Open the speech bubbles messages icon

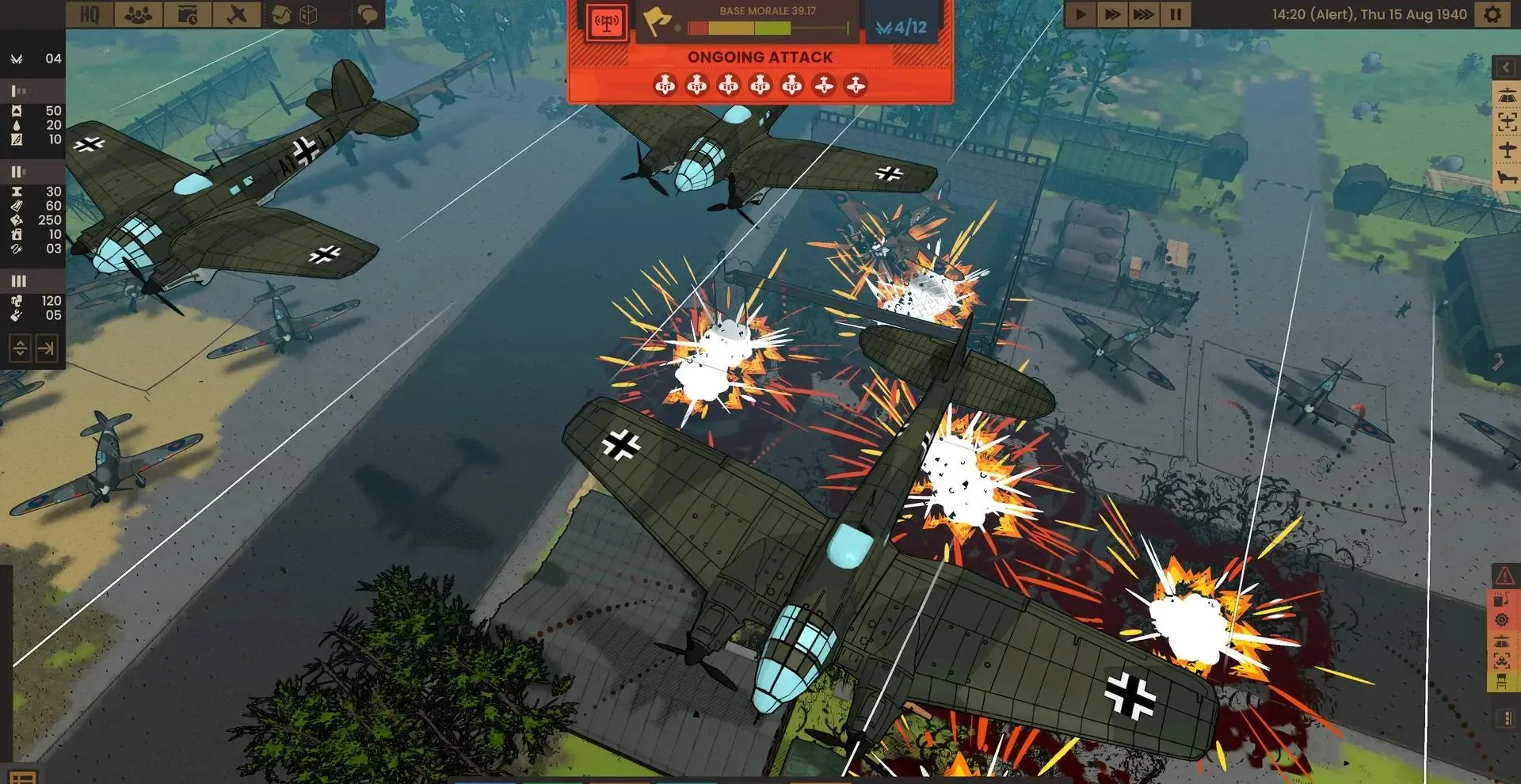pos(367,14)
